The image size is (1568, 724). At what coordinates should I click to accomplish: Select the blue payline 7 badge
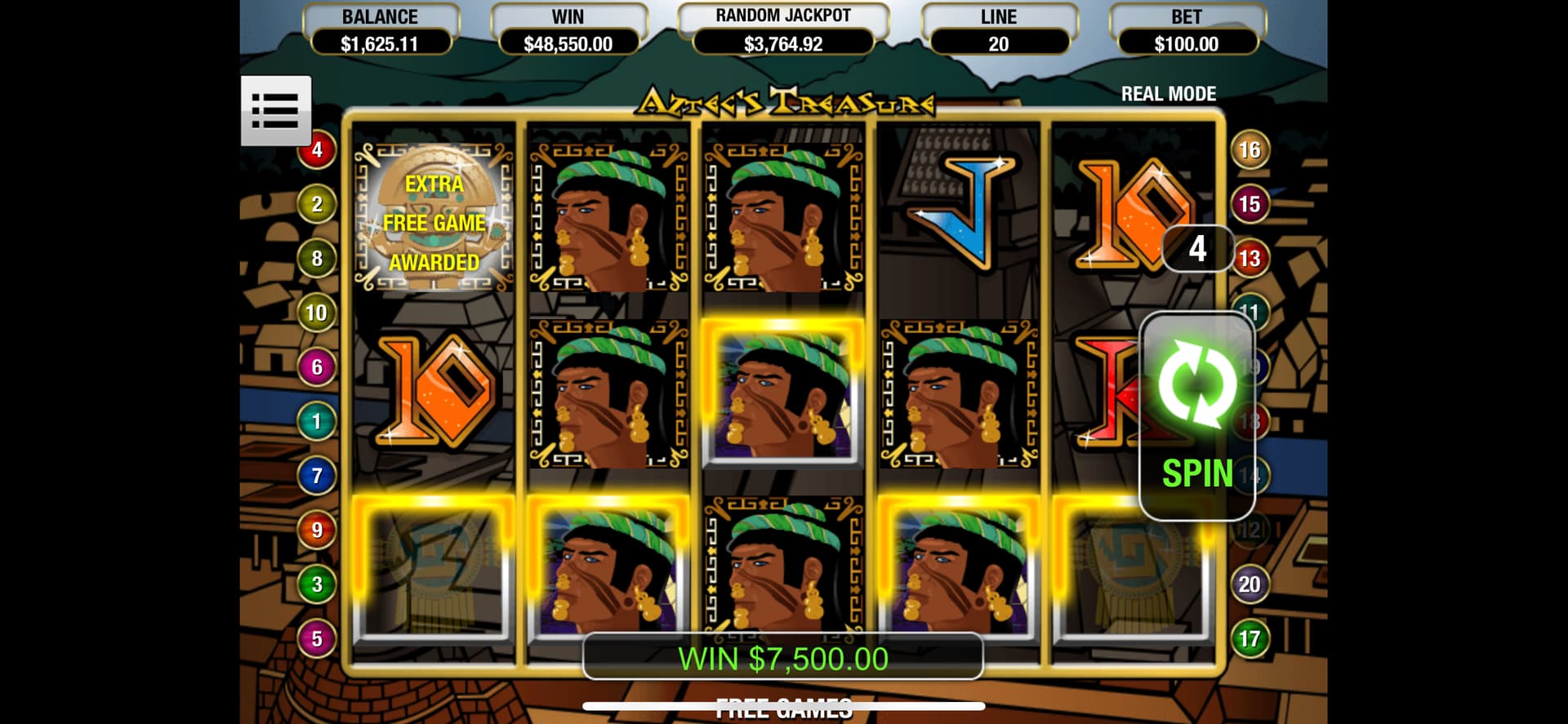317,476
